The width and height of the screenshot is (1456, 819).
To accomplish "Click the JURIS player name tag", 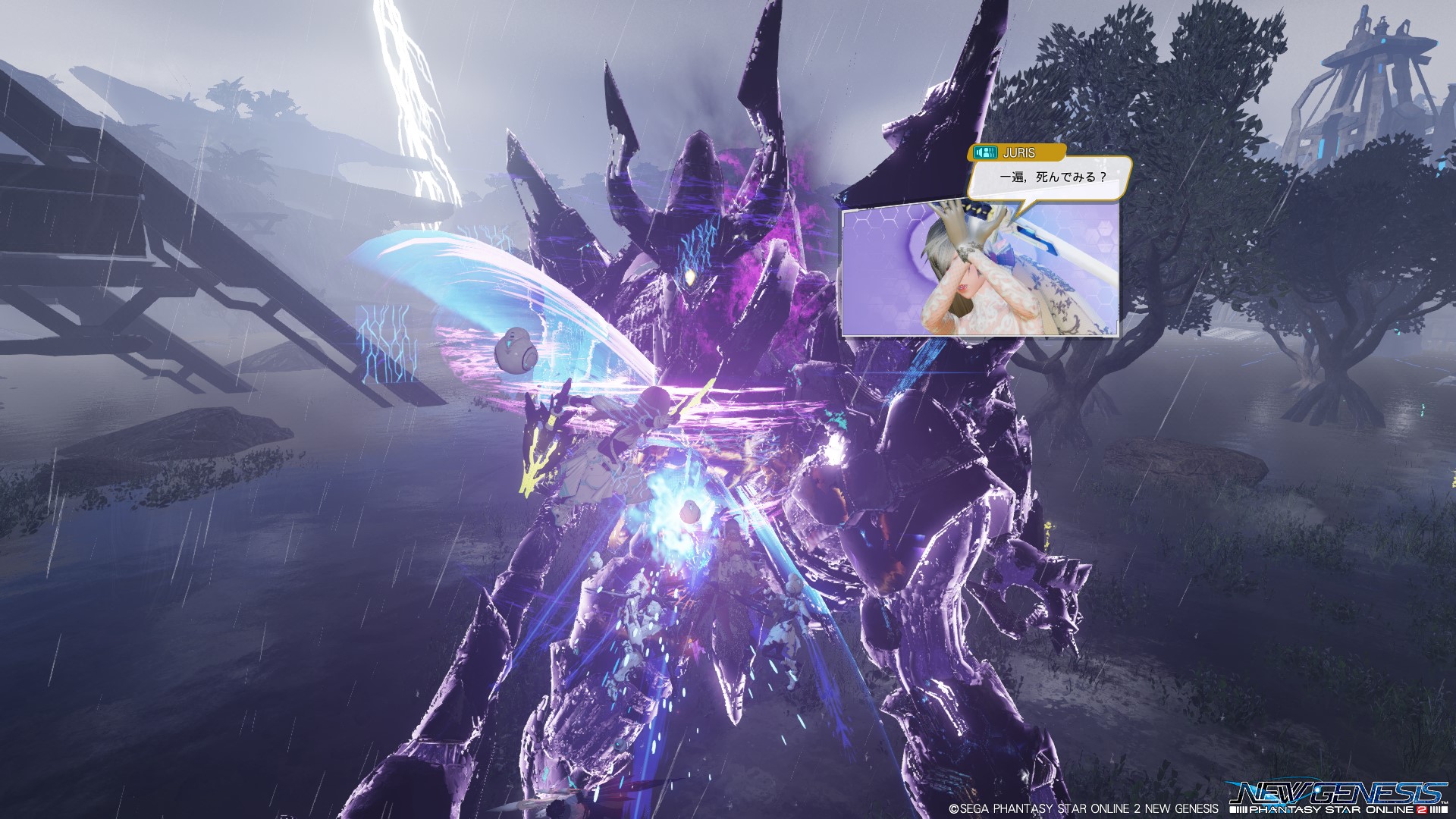I will 1017,152.
